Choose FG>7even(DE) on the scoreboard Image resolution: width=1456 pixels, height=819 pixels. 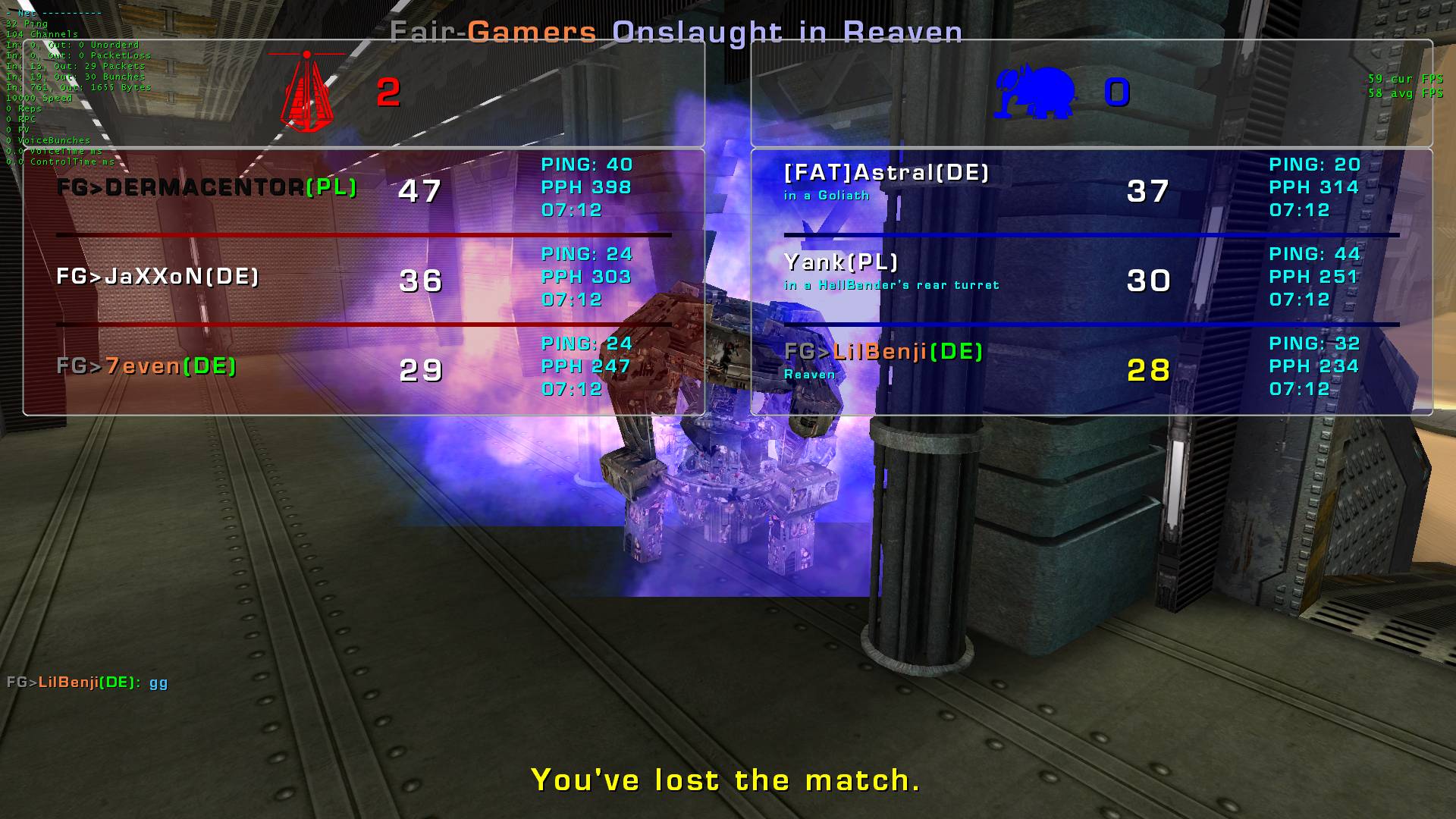tap(146, 366)
